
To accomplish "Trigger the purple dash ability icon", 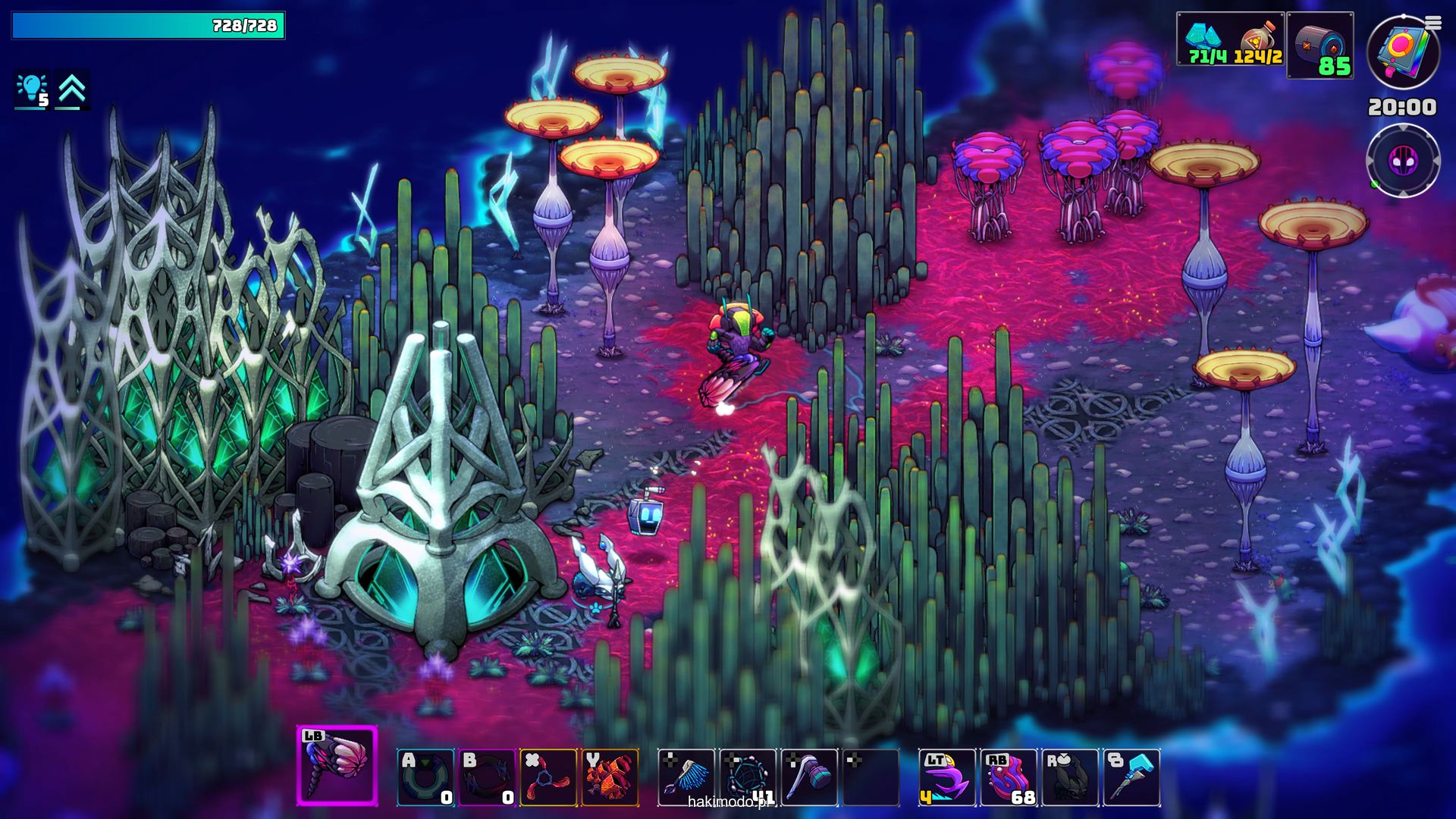I will (947, 777).
